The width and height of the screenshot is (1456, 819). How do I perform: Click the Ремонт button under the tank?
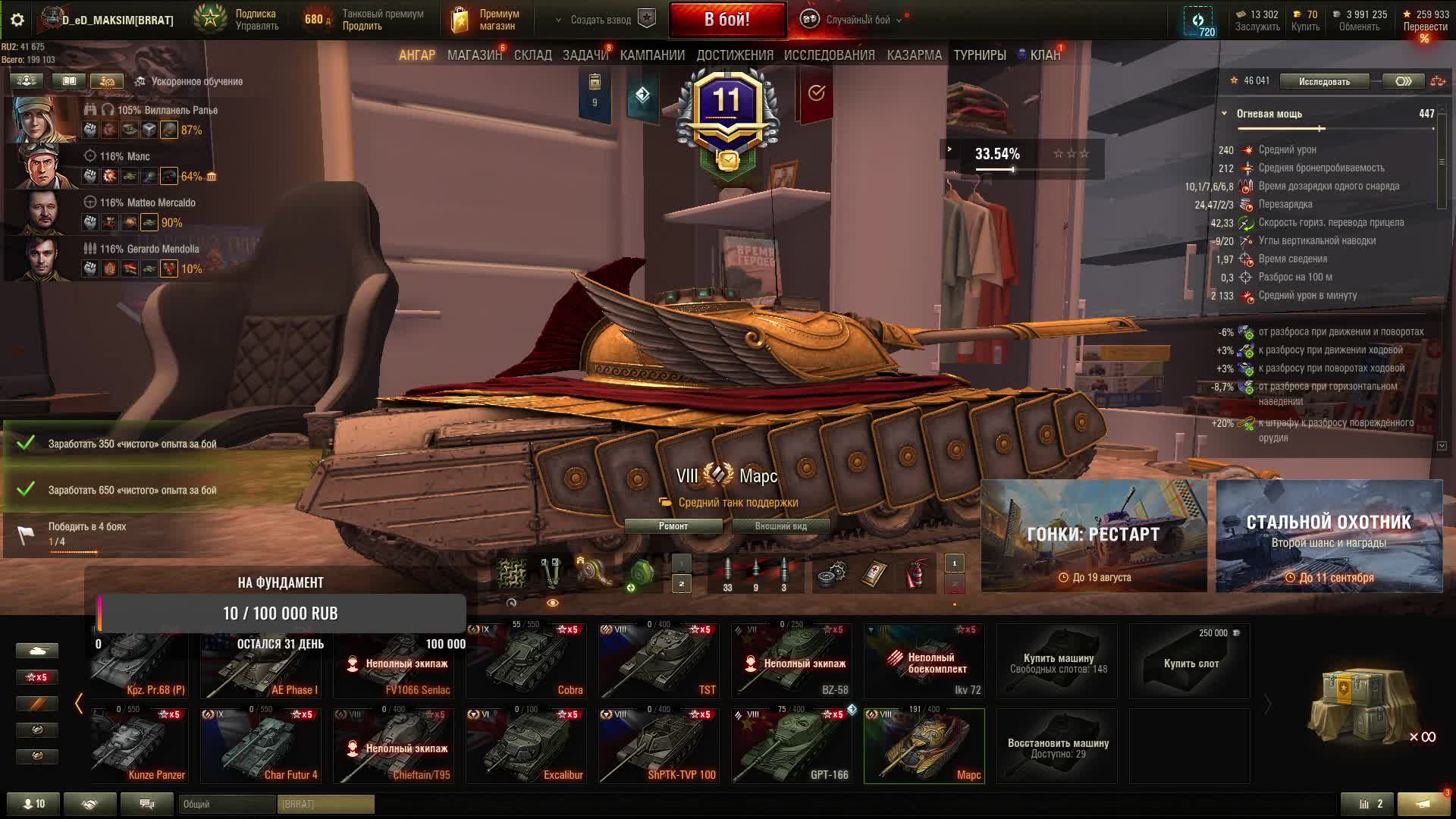pos(673,526)
